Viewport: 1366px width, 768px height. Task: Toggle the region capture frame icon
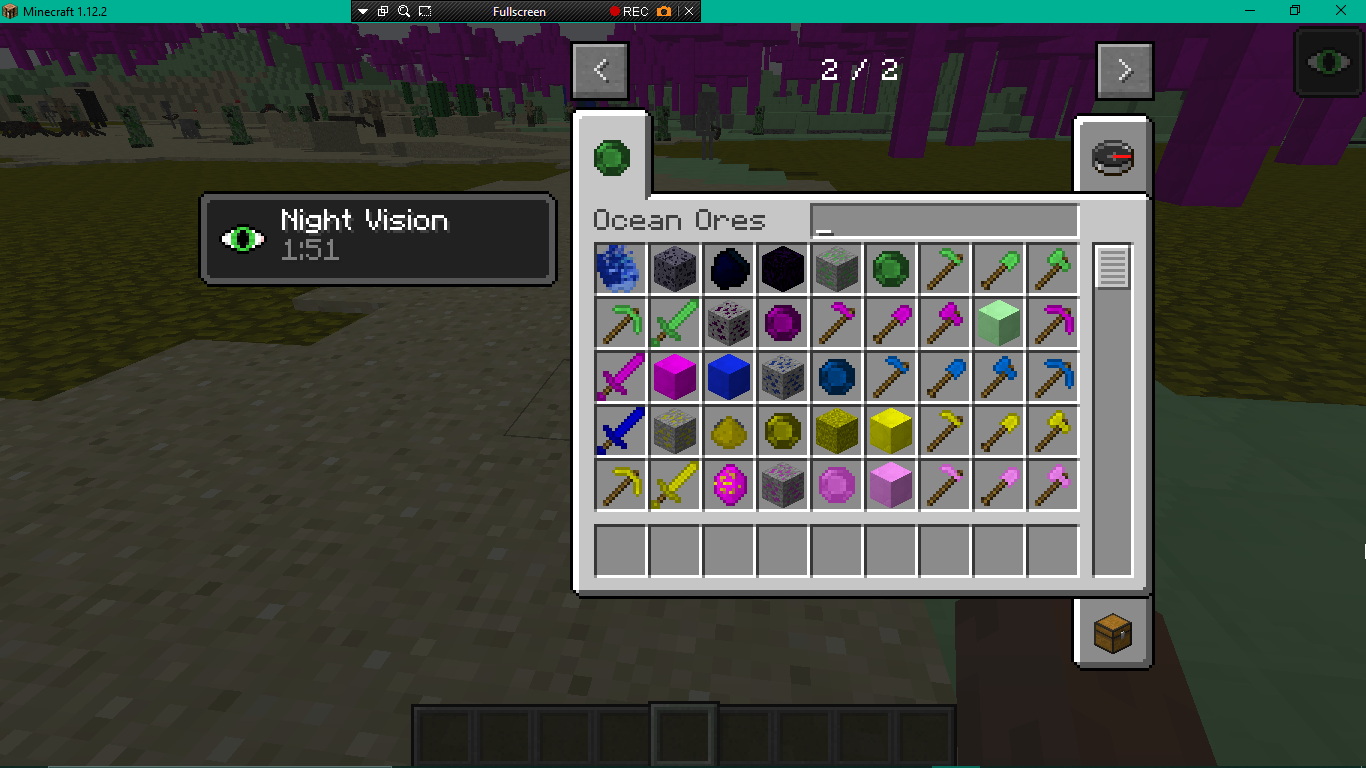(x=424, y=11)
